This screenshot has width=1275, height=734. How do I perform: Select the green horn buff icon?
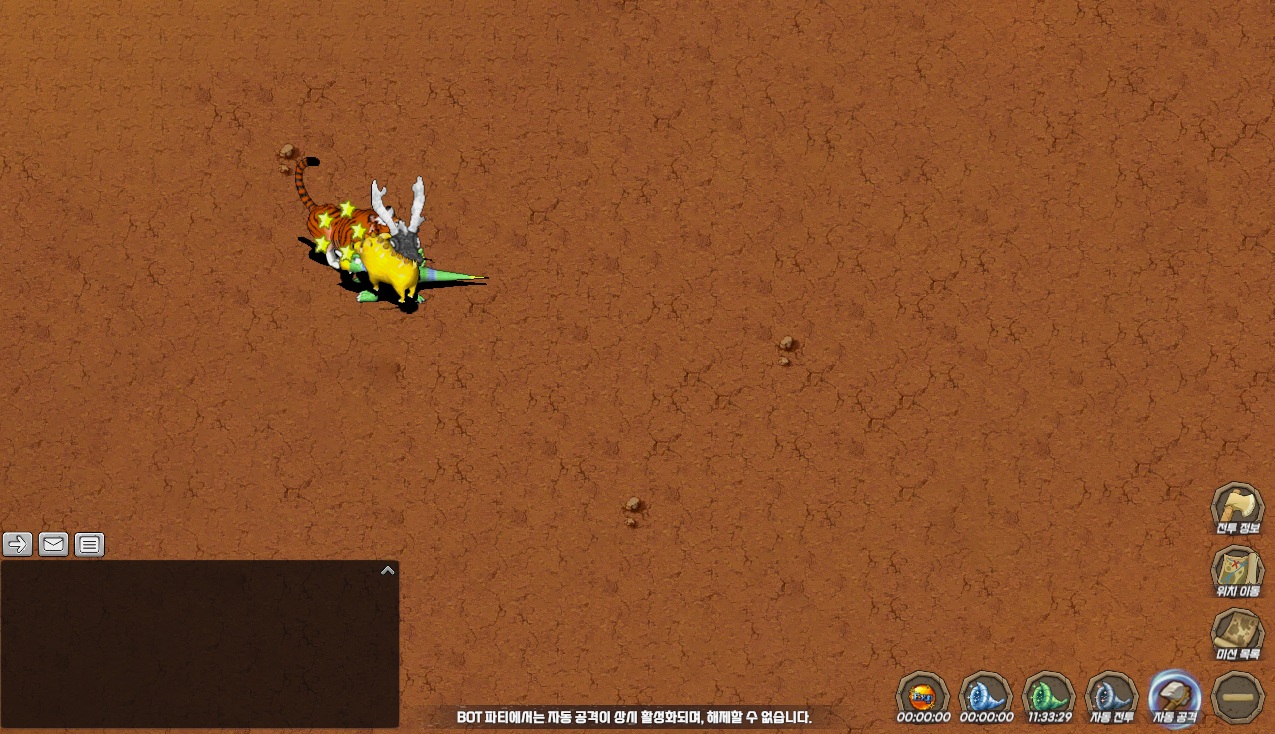click(1048, 694)
